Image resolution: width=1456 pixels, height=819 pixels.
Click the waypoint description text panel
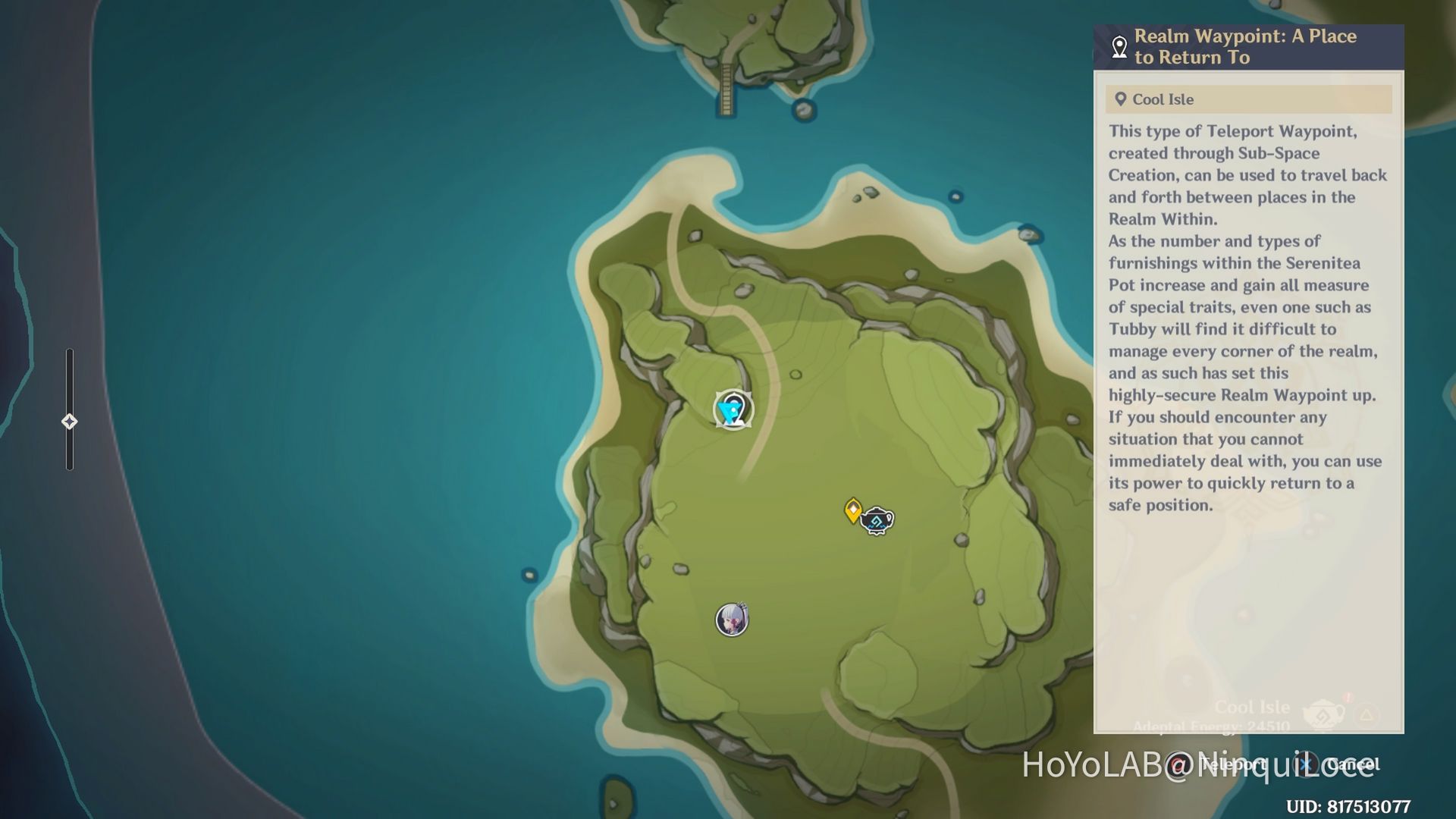(1247, 318)
